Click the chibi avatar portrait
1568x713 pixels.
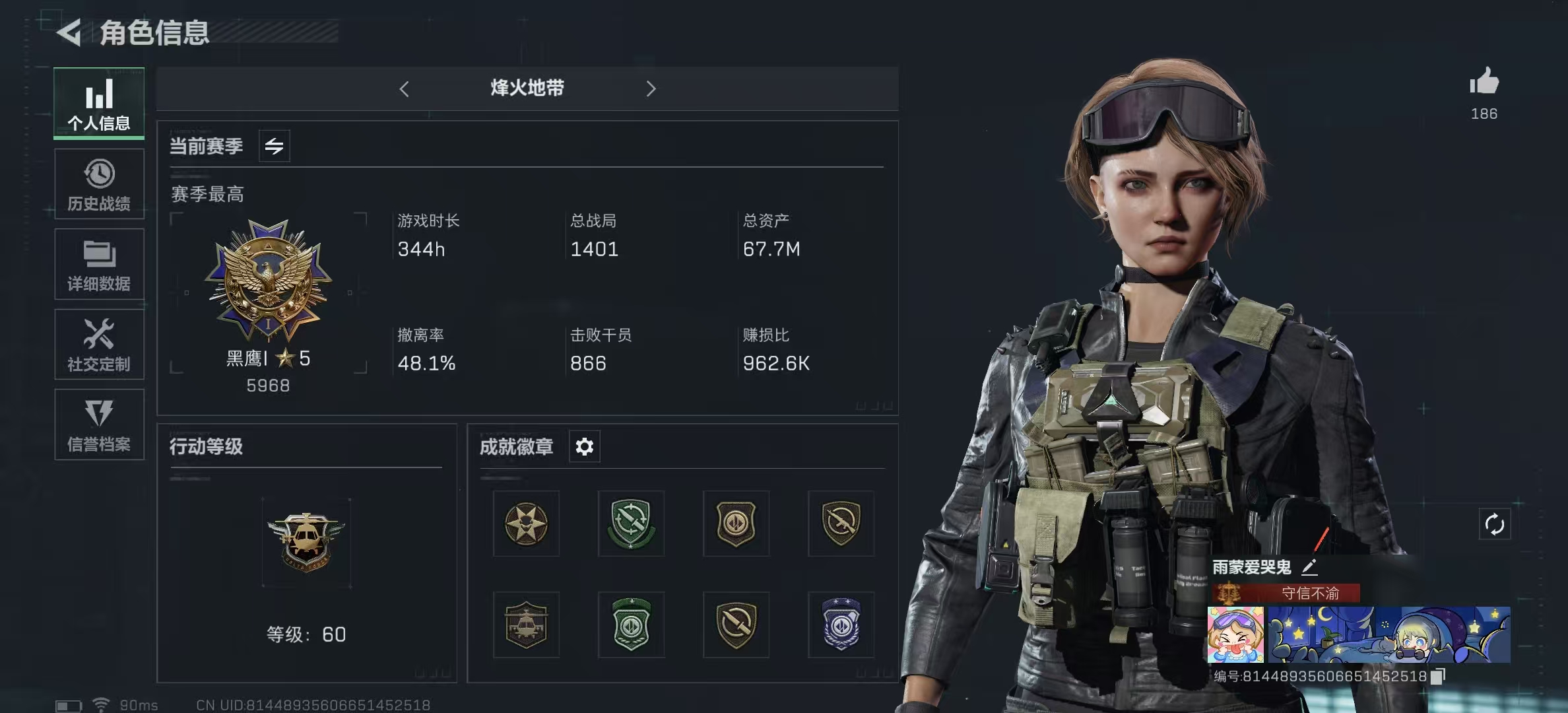pyautogui.click(x=1235, y=634)
